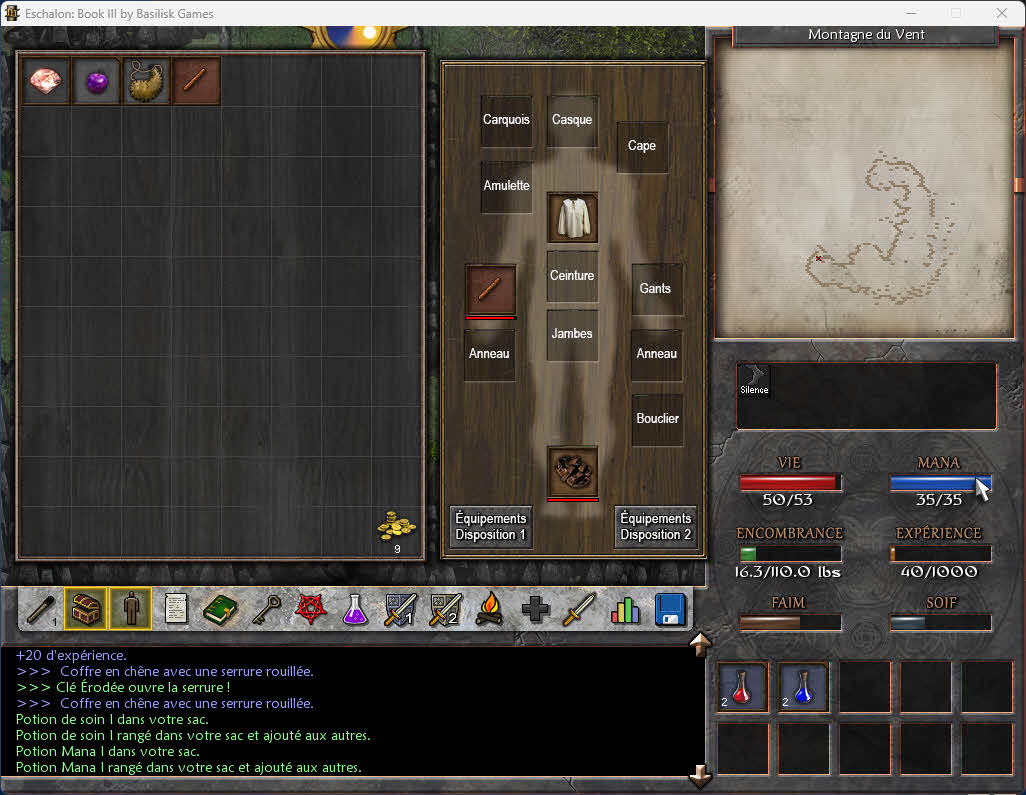Image resolution: width=1026 pixels, height=795 pixels.
Task: Pick the purple orb inventory item
Action: pyautogui.click(x=97, y=81)
